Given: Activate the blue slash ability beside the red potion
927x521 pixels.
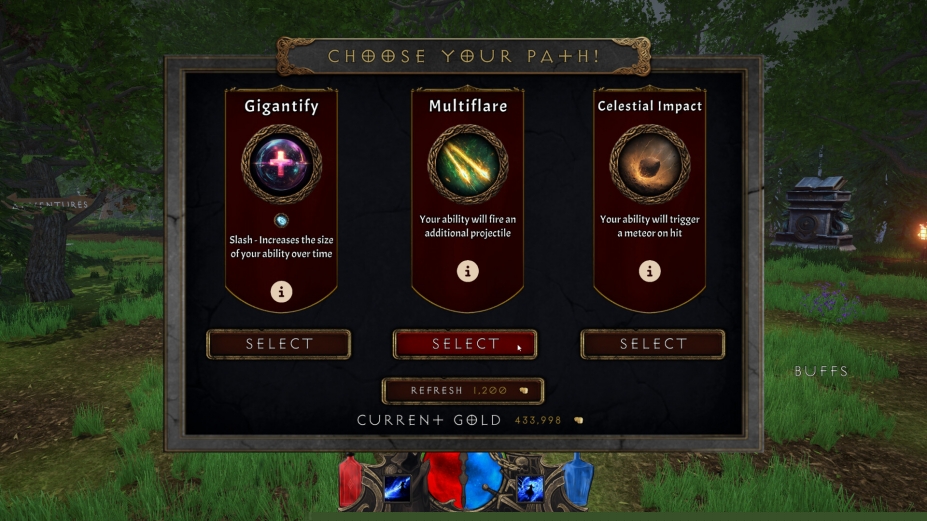Looking at the screenshot, I should (398, 488).
